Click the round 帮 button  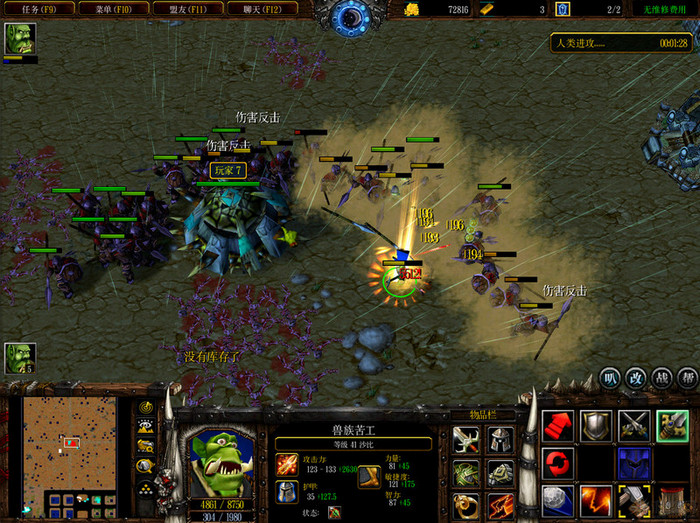pos(687,378)
